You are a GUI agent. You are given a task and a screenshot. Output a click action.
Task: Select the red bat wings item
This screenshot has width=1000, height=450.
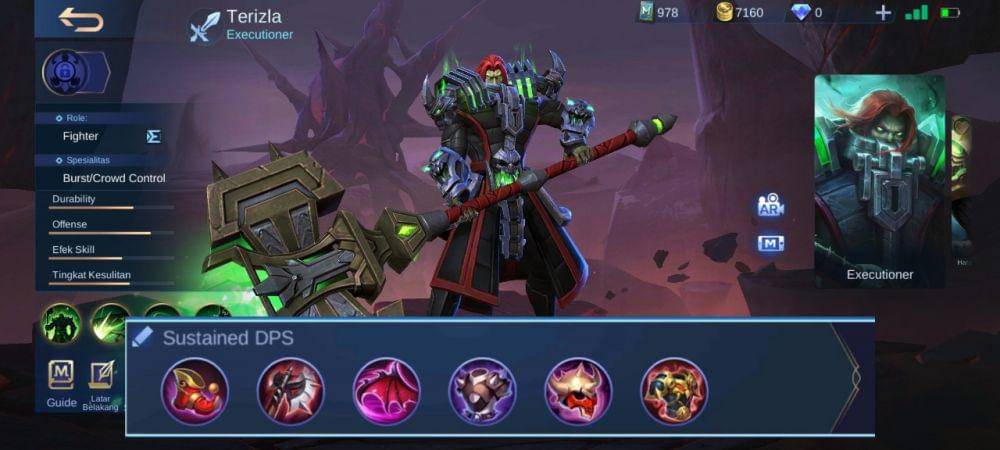pyautogui.click(x=387, y=391)
